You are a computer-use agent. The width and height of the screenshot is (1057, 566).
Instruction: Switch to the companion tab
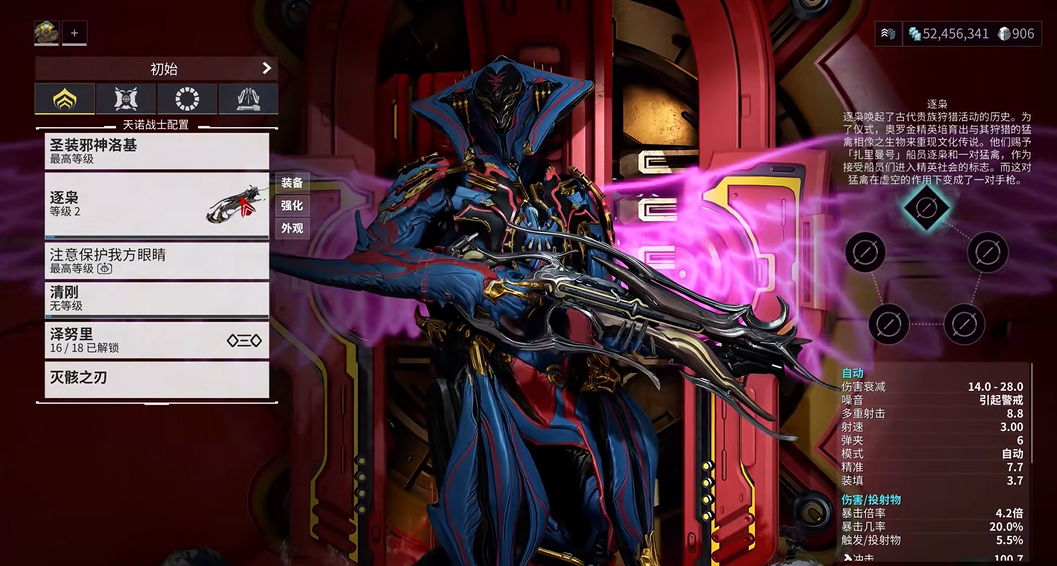126,99
